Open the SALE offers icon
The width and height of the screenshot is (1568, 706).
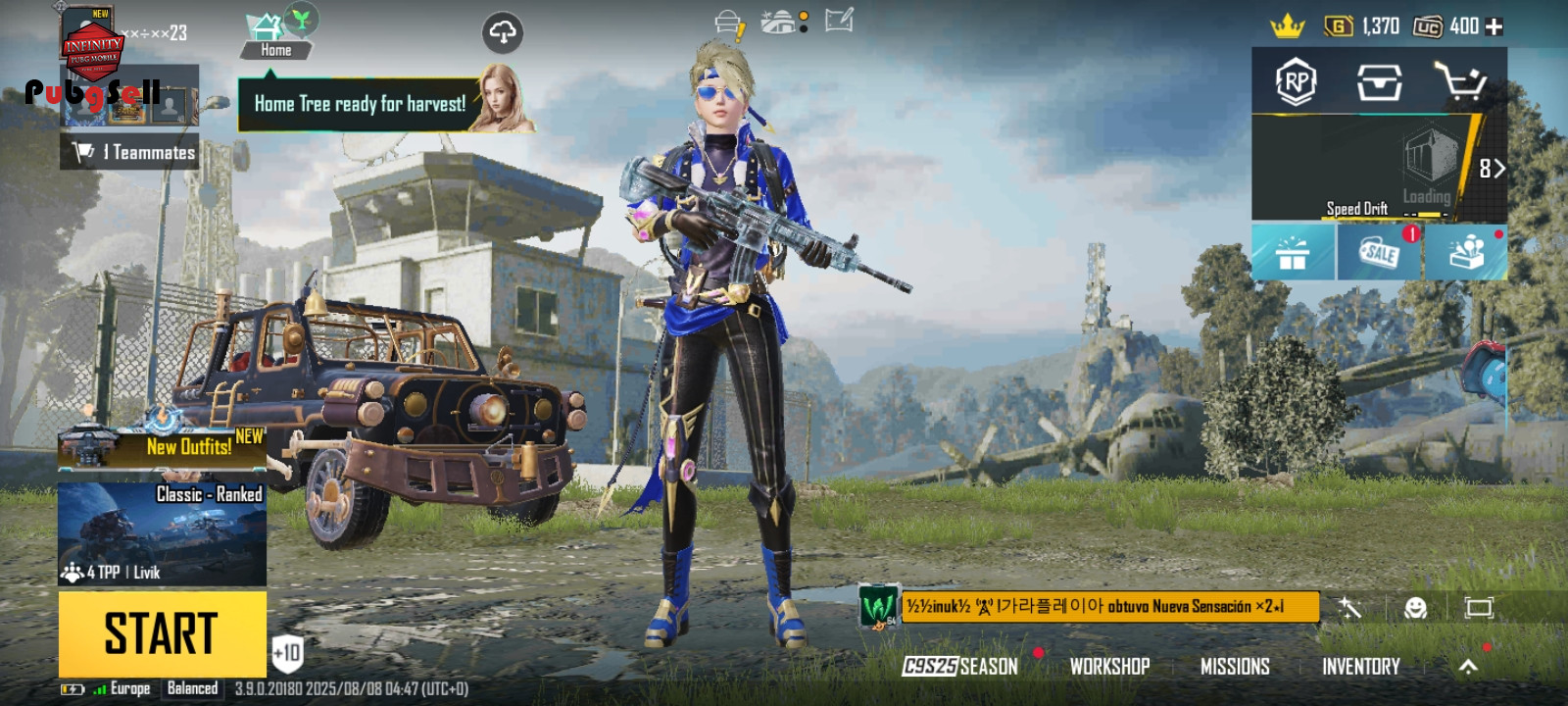(1379, 253)
